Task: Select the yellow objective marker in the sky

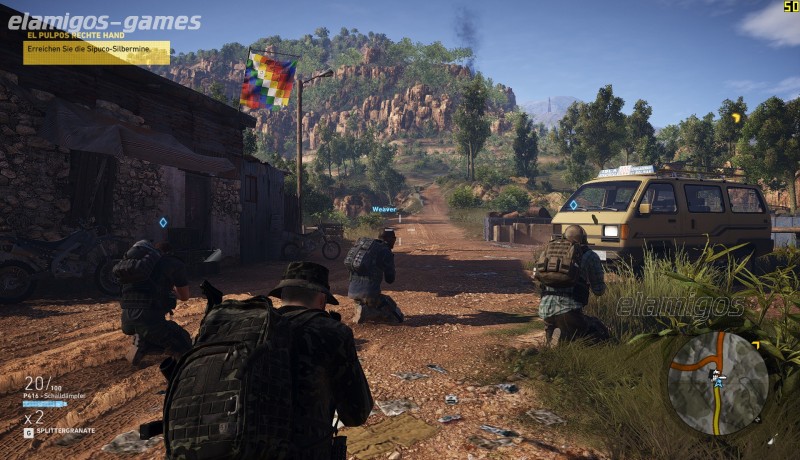Action: [x=736, y=117]
